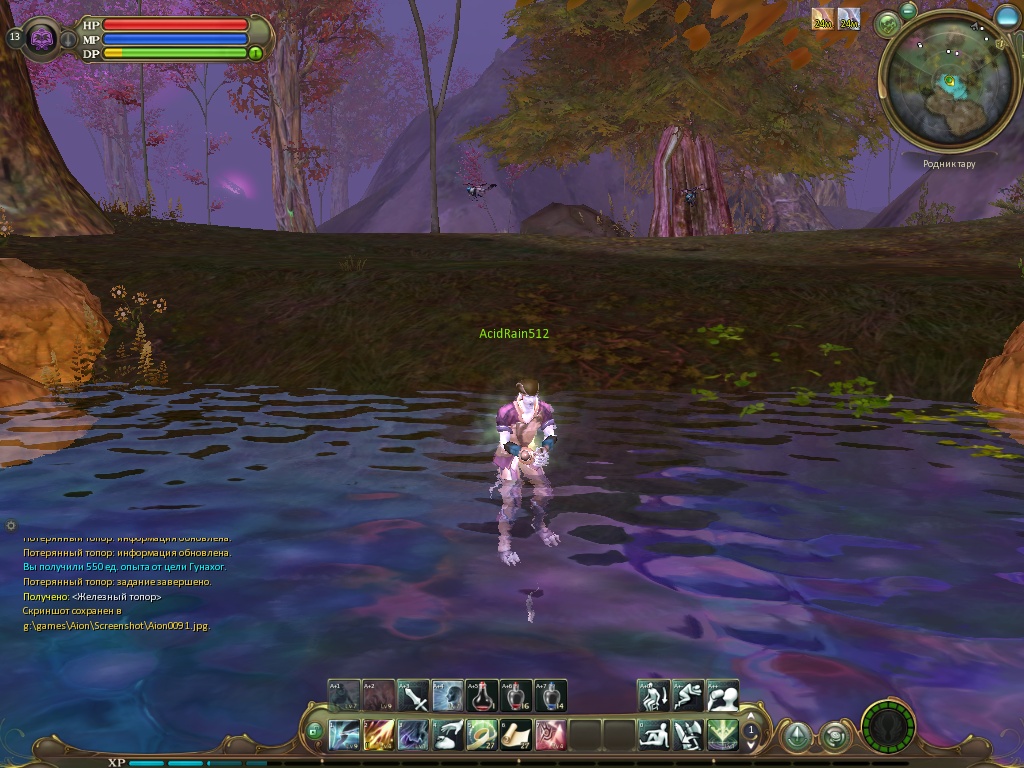Use the blue potion in the upper hotbar
1024x768 pixels.
pyautogui.click(x=550, y=695)
